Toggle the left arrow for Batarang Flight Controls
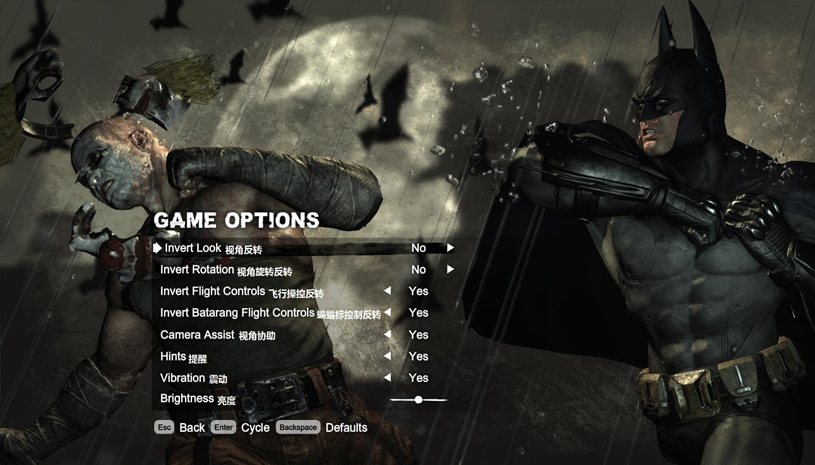The height and width of the screenshot is (465, 815). (387, 313)
